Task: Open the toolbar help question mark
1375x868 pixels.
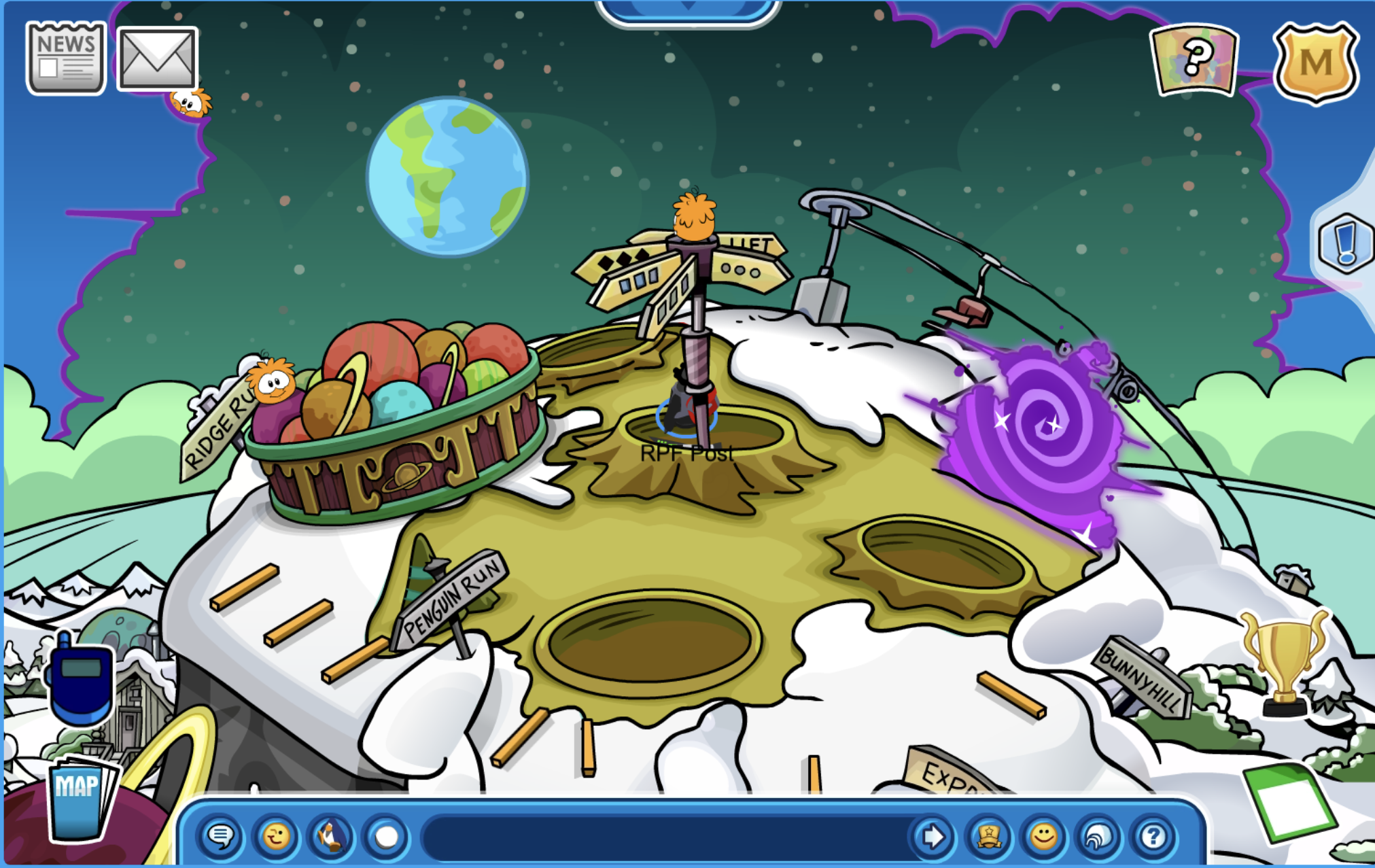Action: (x=1153, y=836)
